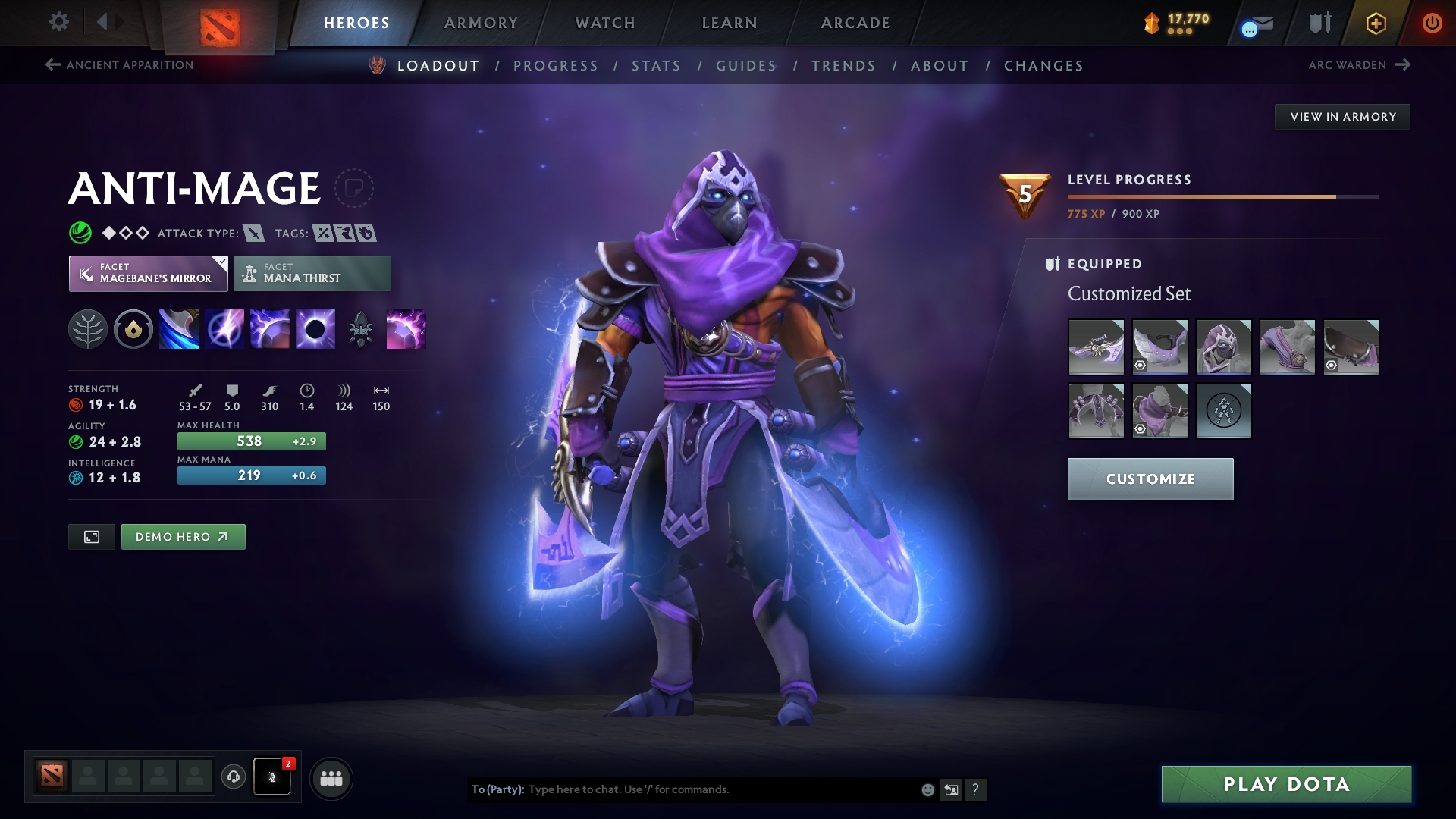This screenshot has height=819, width=1456.
Task: Enable the Magebane's Mirror facet
Action: 144,273
